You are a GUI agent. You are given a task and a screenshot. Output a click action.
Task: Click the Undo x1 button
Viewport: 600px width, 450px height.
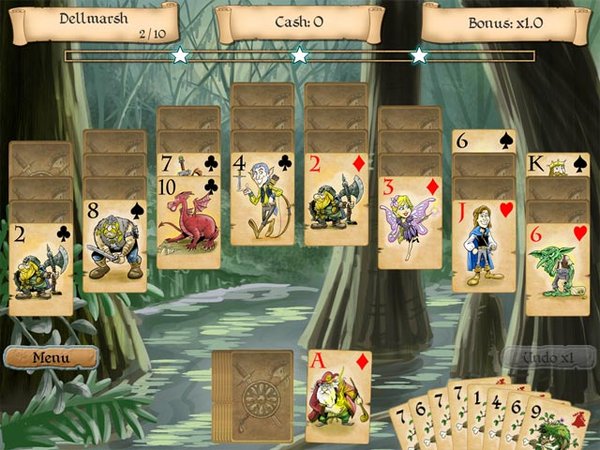coord(547,357)
